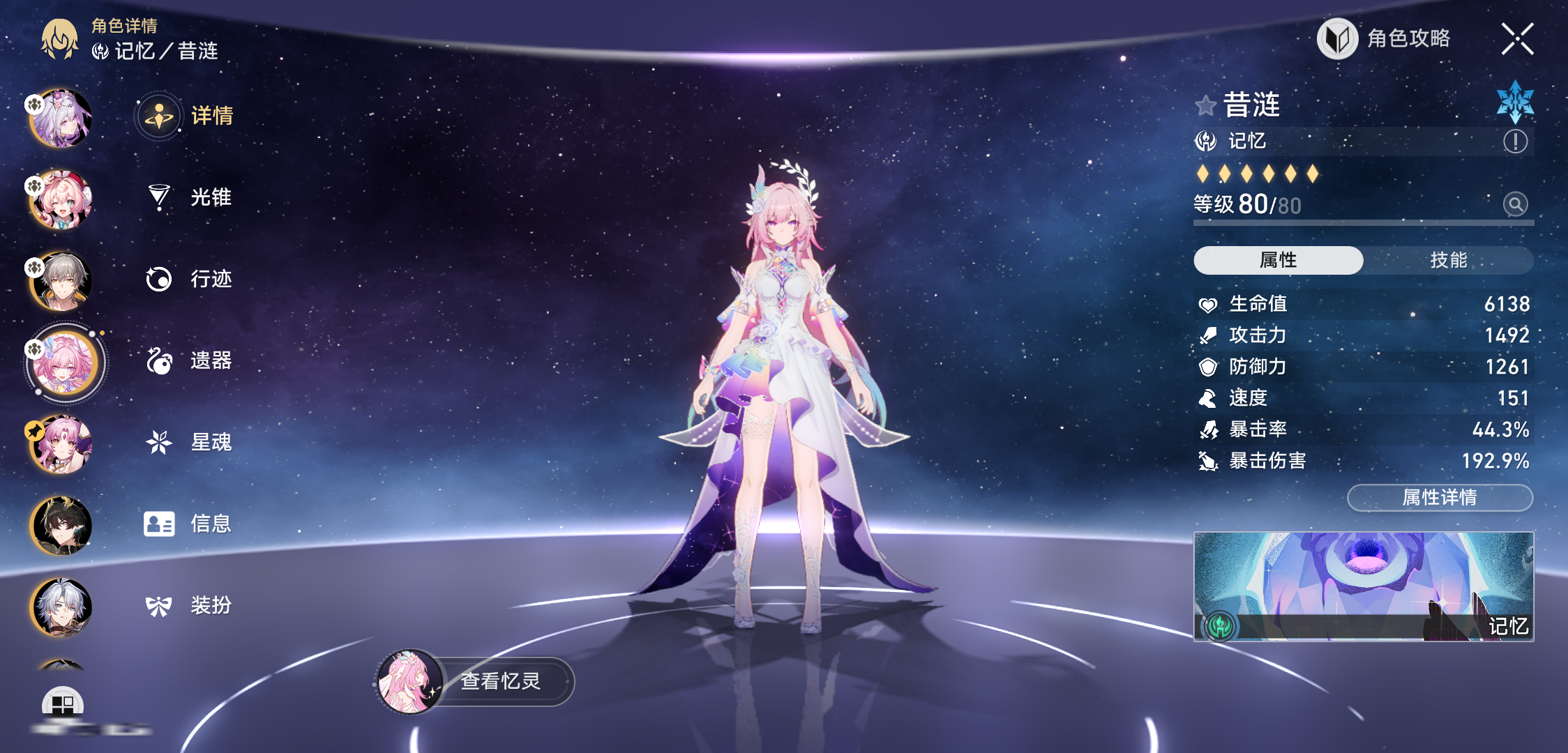This screenshot has height=753, width=1568.
Task: Open the character grid view icon
Action: 63,704
